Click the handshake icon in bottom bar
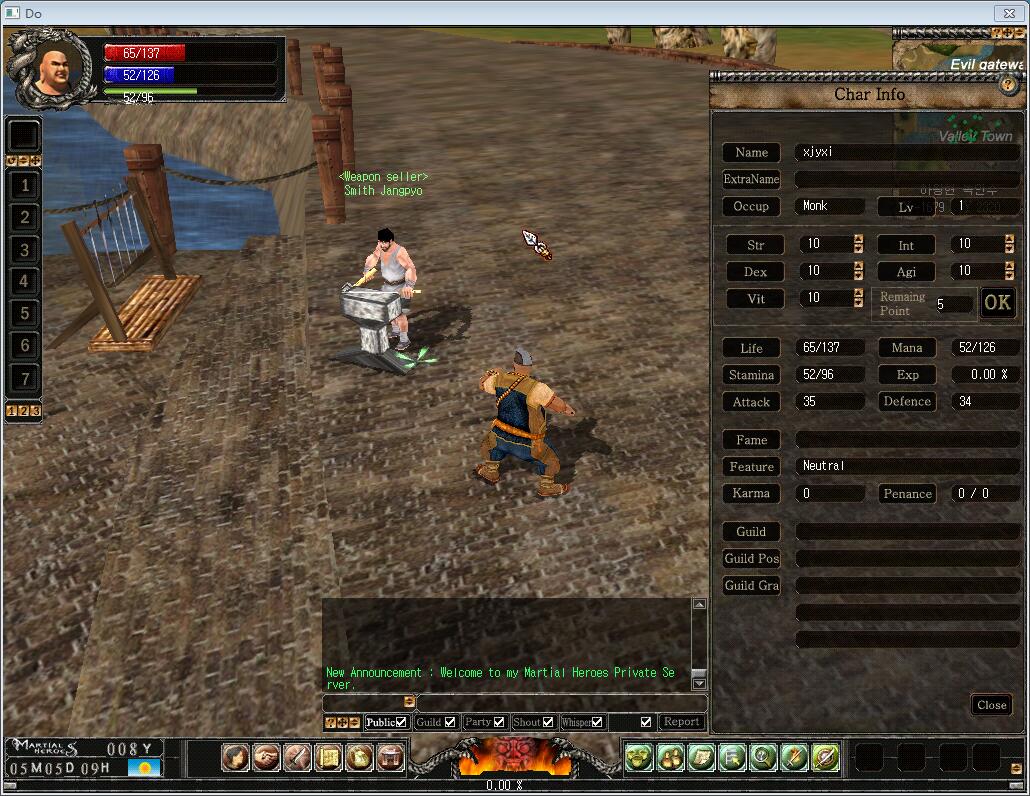 tap(266, 758)
